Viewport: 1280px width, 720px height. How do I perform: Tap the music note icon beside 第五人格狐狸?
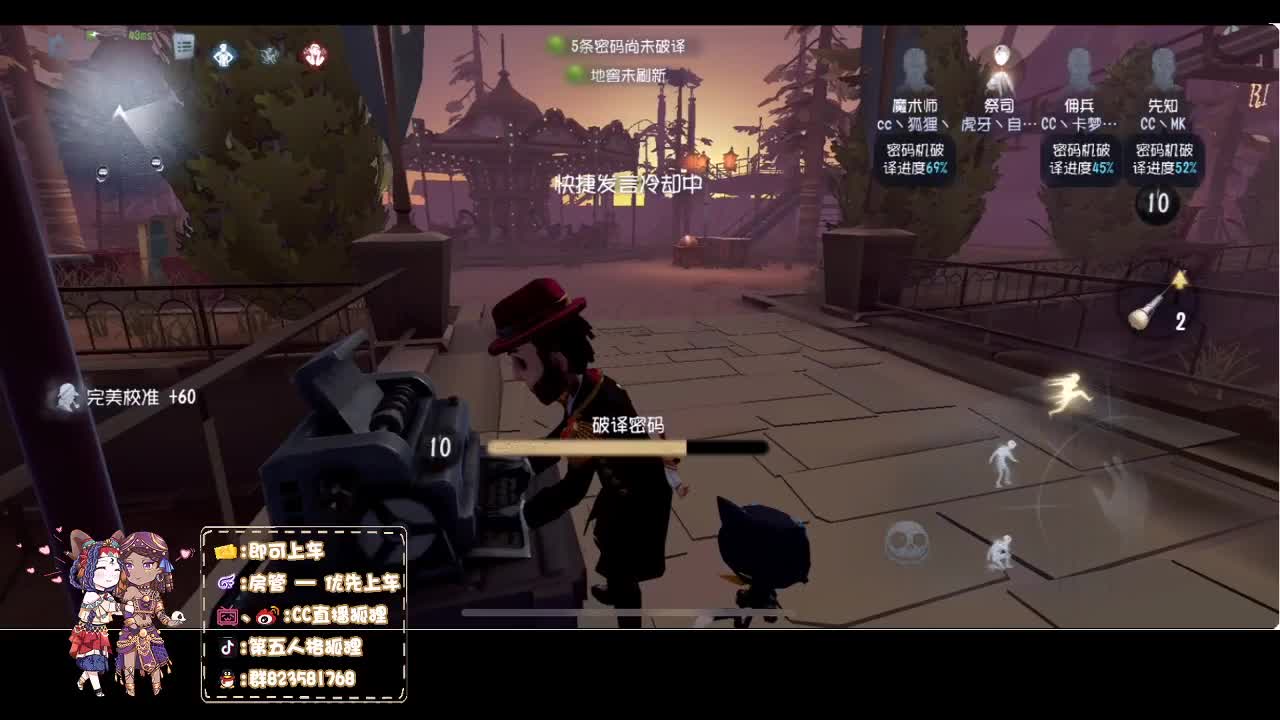coord(229,648)
